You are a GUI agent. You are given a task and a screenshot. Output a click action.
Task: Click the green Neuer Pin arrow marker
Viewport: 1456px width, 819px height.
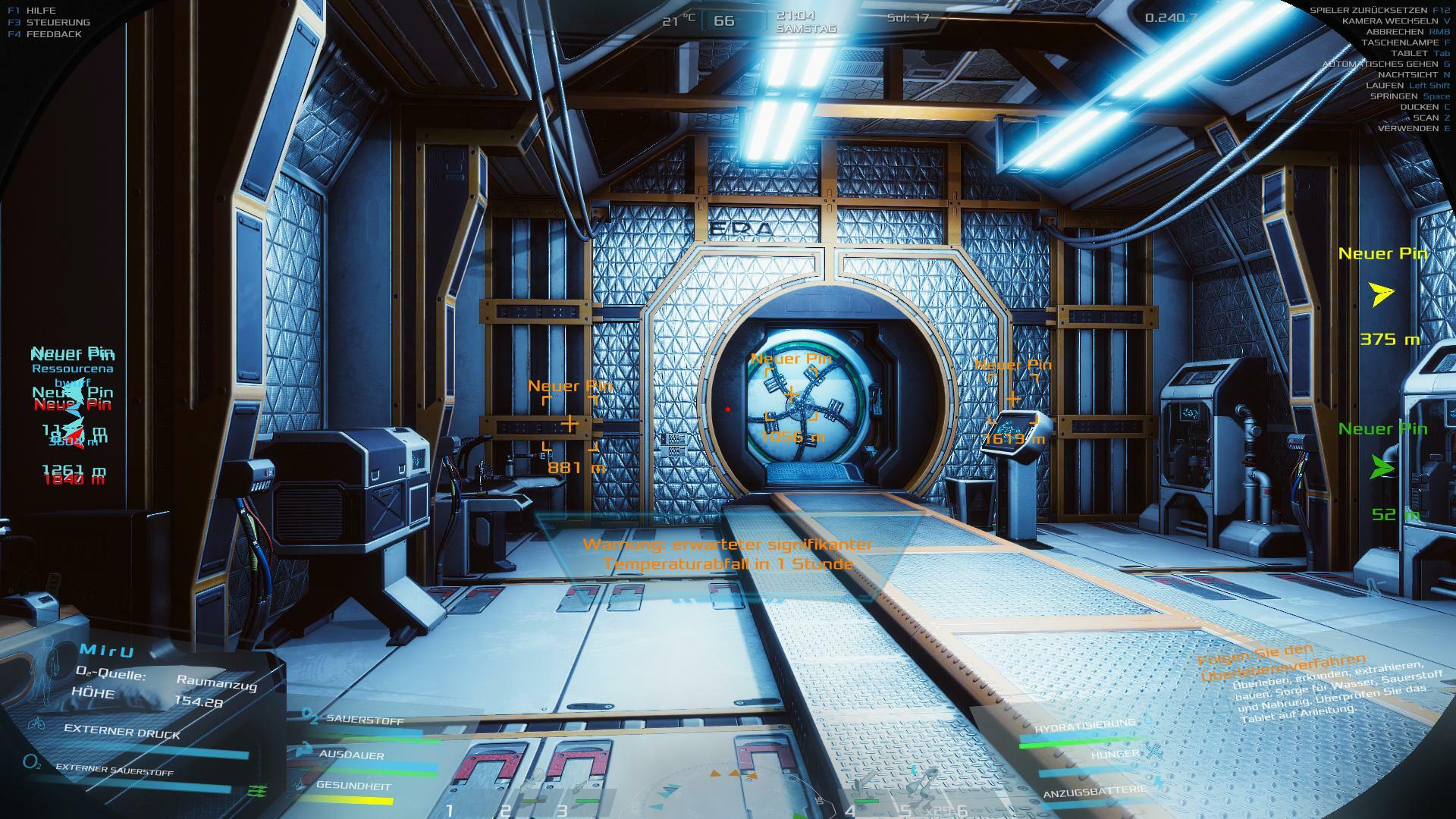(x=1382, y=469)
